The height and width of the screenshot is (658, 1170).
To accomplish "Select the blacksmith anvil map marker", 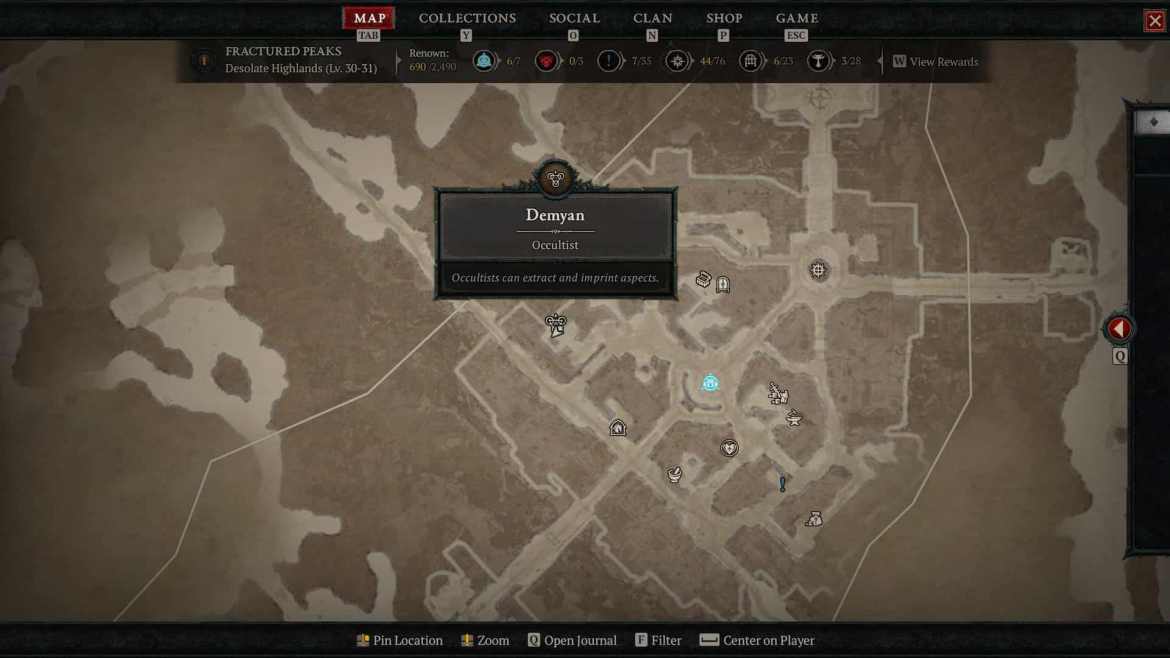I will (794, 418).
